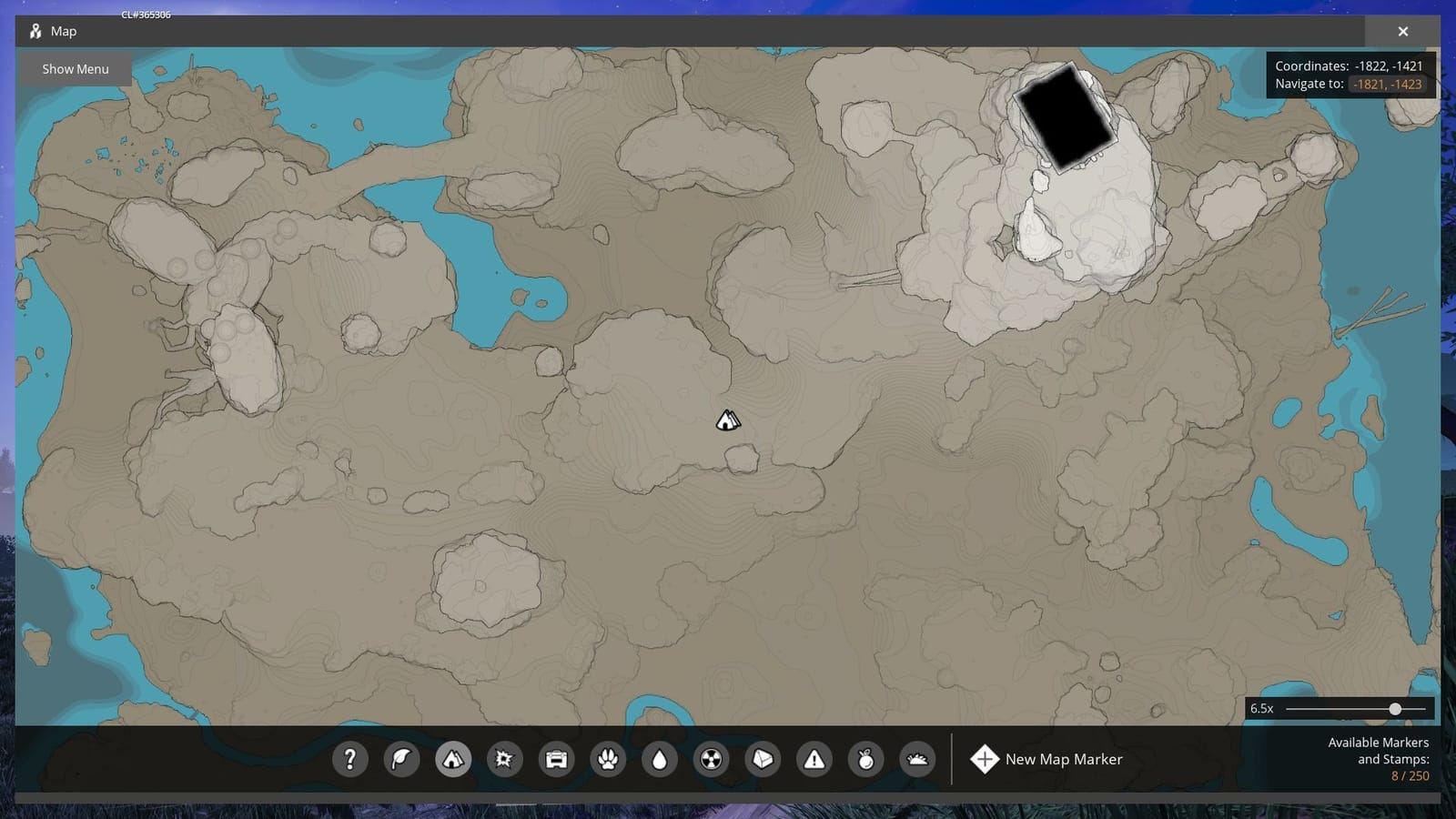Click the paw print creature filter icon
Viewport: 1456px width, 819px height.
click(608, 759)
